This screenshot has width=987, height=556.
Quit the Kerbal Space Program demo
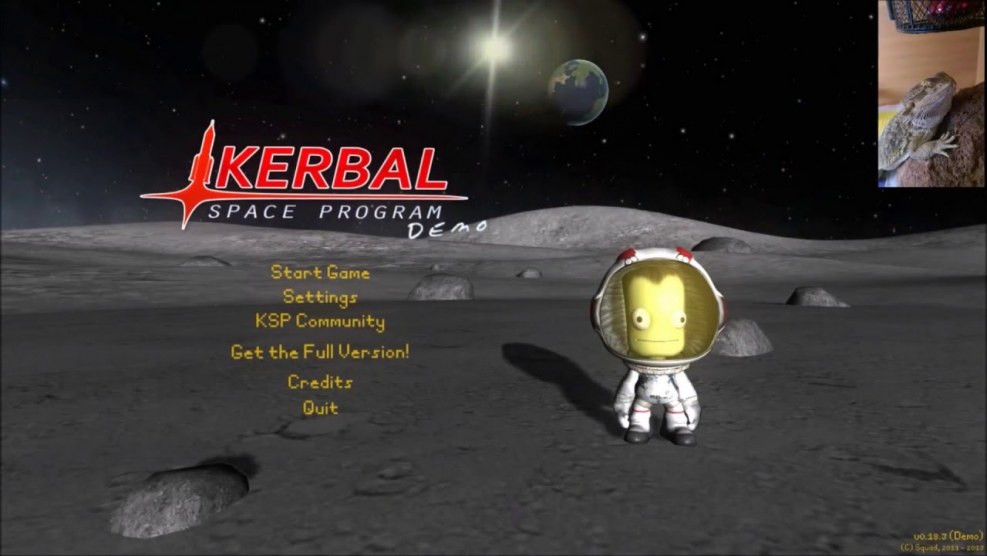pos(320,408)
